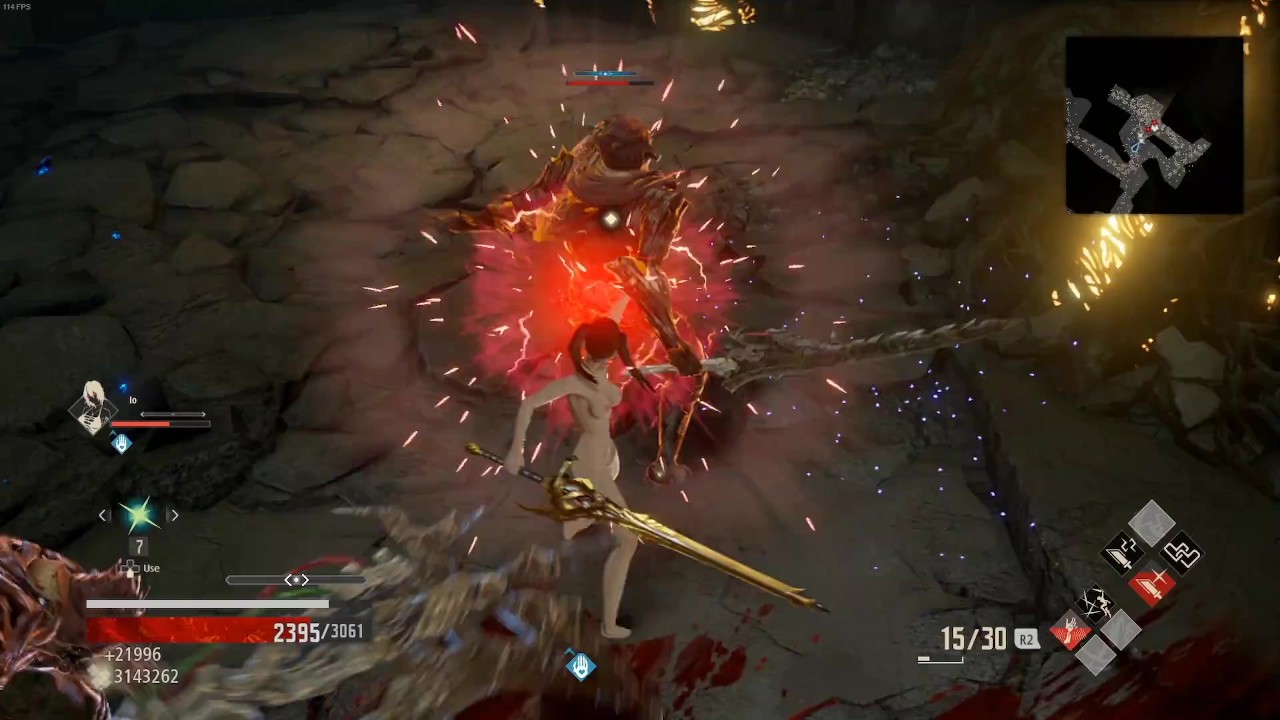Activate the crossed-blades figure gift
The image size is (1280, 720).
(1093, 602)
